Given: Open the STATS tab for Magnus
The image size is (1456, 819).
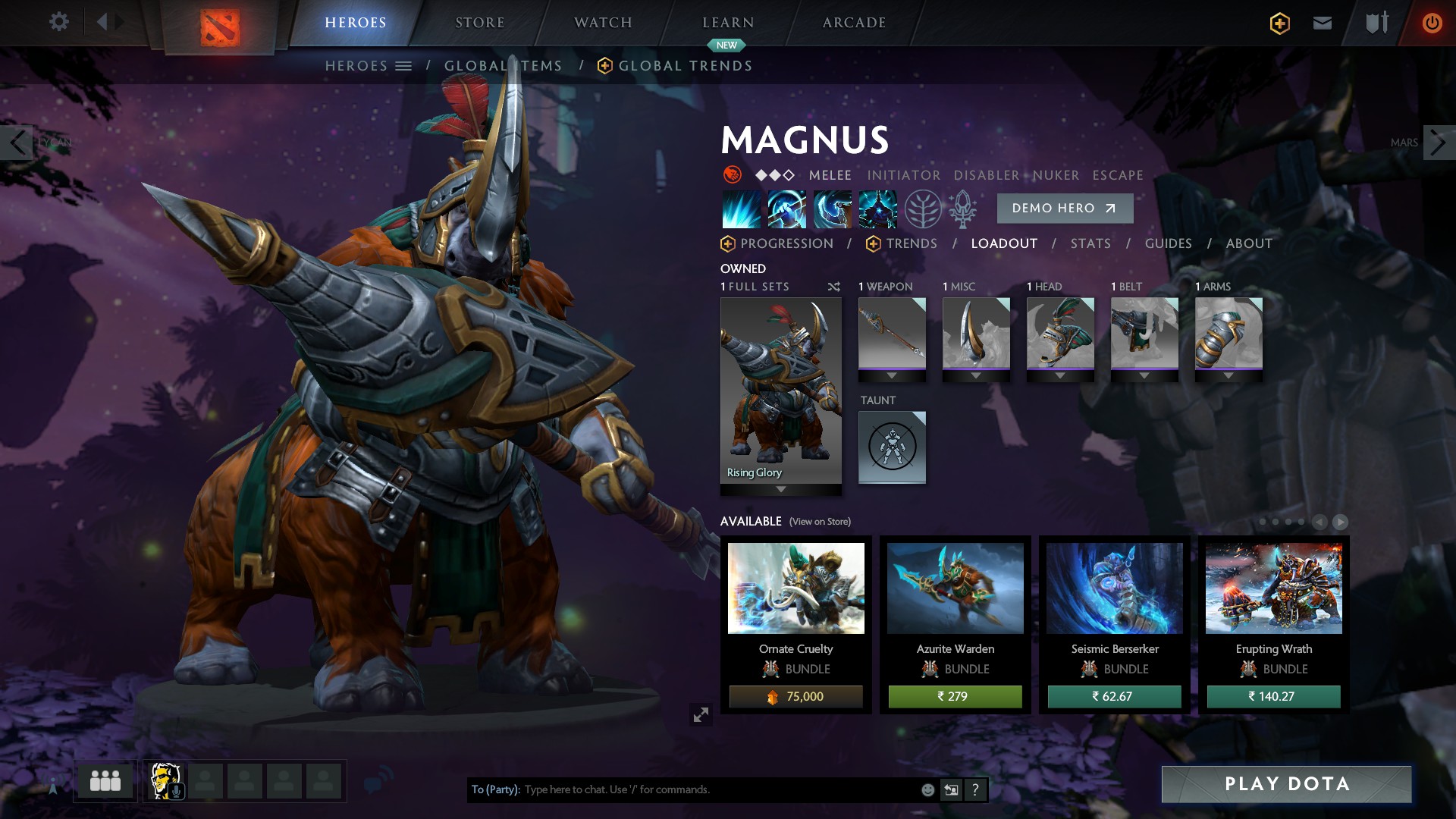Looking at the screenshot, I should coord(1090,243).
